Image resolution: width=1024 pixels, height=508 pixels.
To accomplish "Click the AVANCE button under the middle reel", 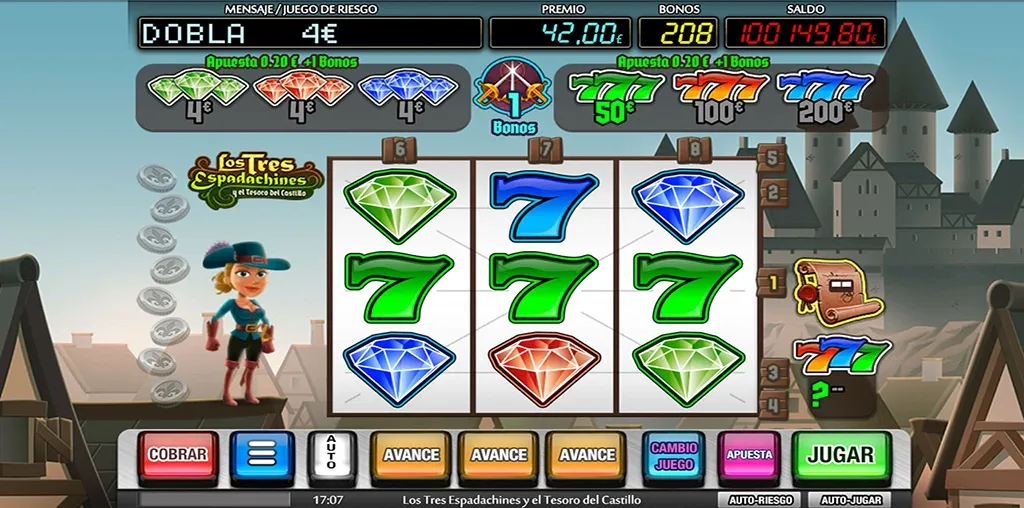I will tap(499, 456).
